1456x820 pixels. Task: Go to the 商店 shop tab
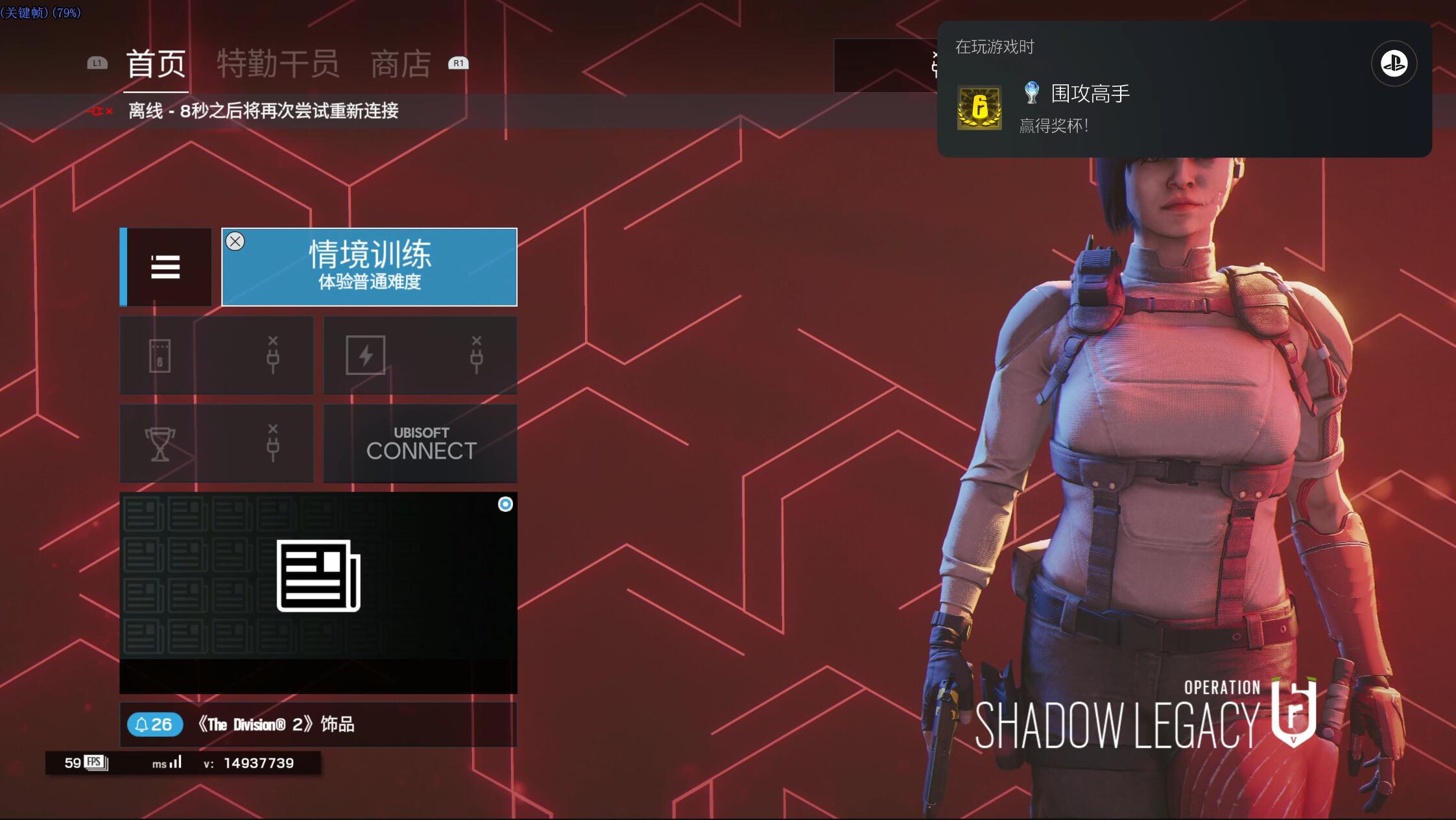pos(400,64)
